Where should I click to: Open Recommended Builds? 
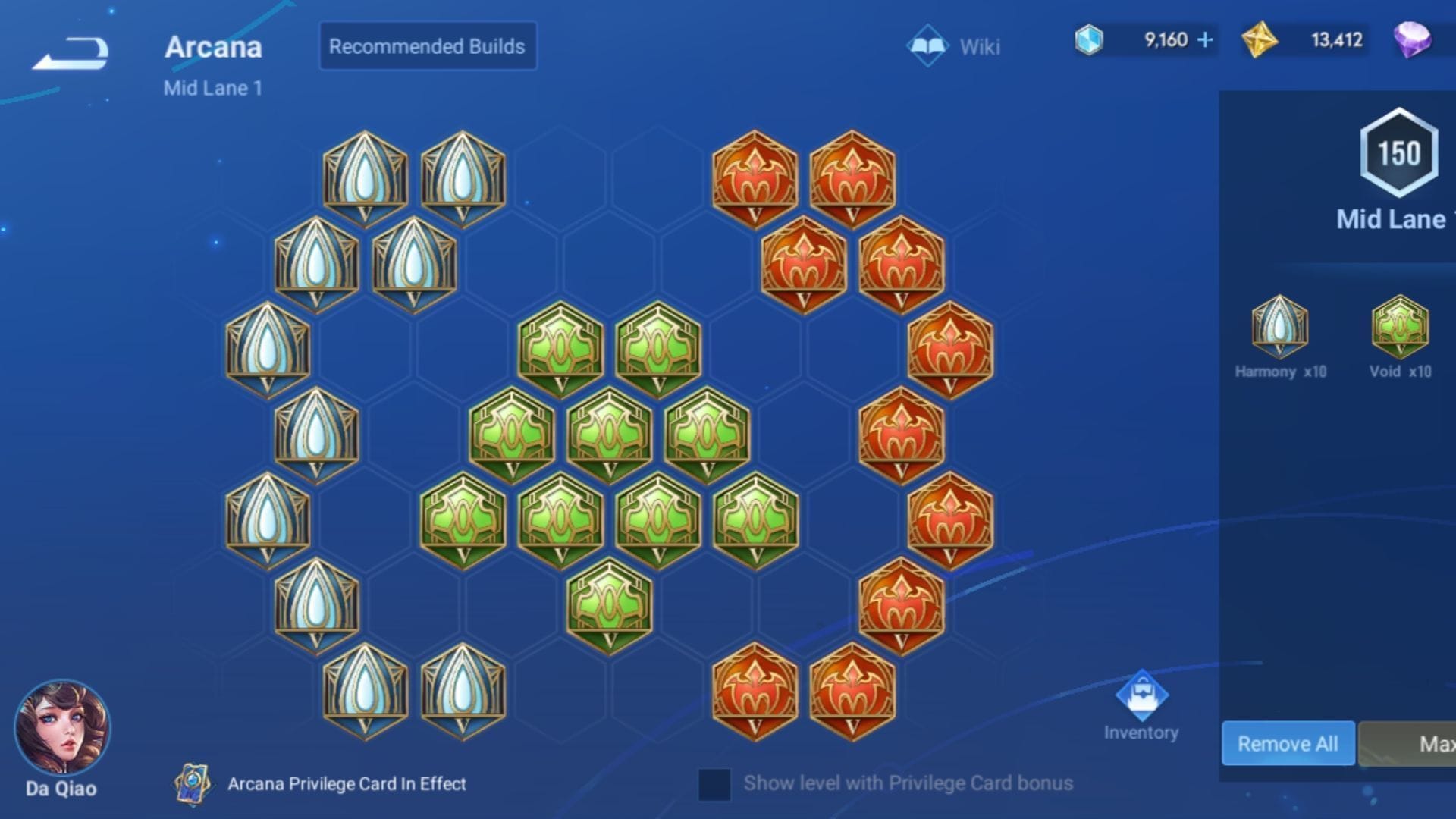click(x=427, y=45)
